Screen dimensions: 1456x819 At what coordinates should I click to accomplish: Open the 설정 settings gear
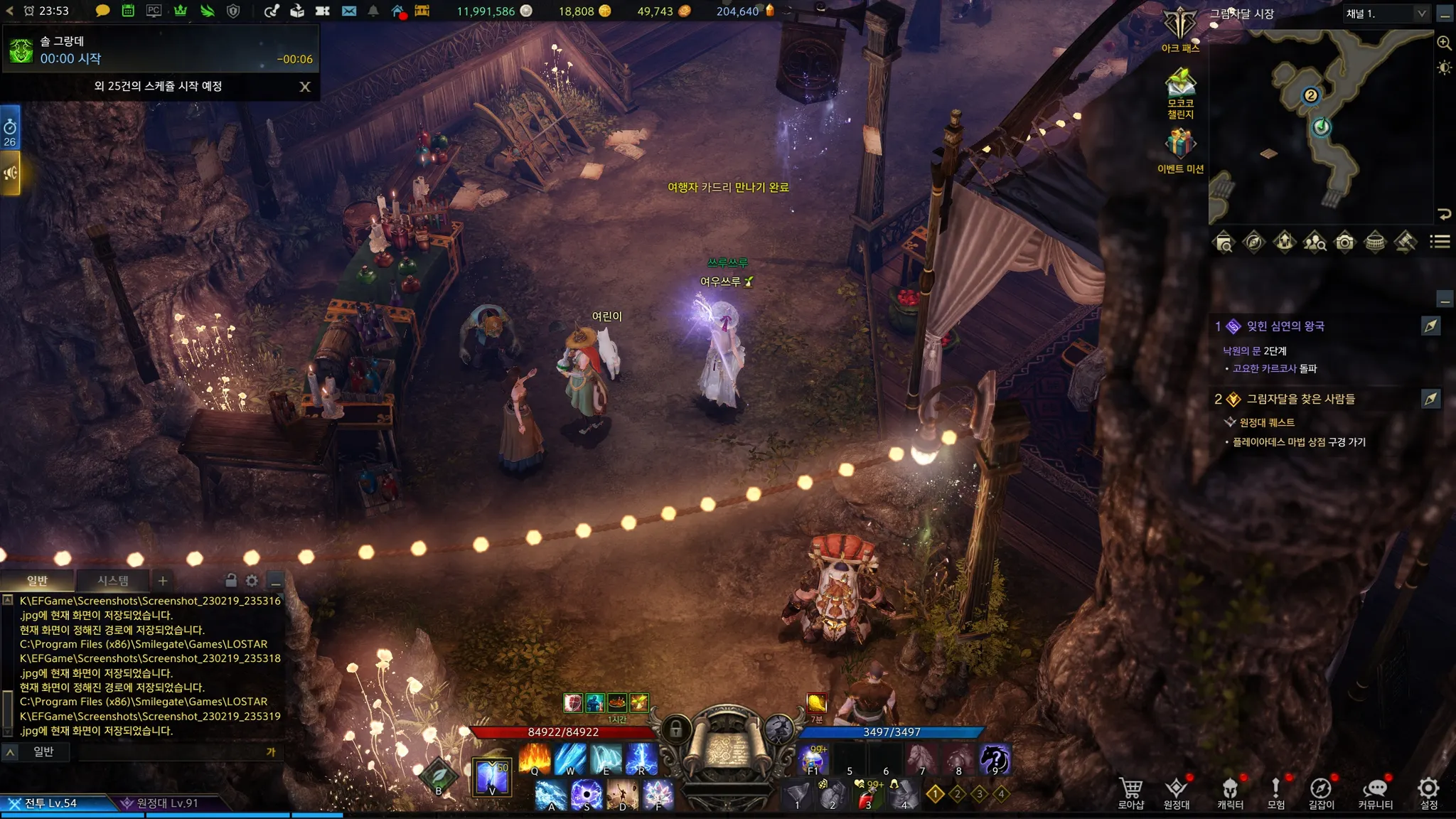1428,792
